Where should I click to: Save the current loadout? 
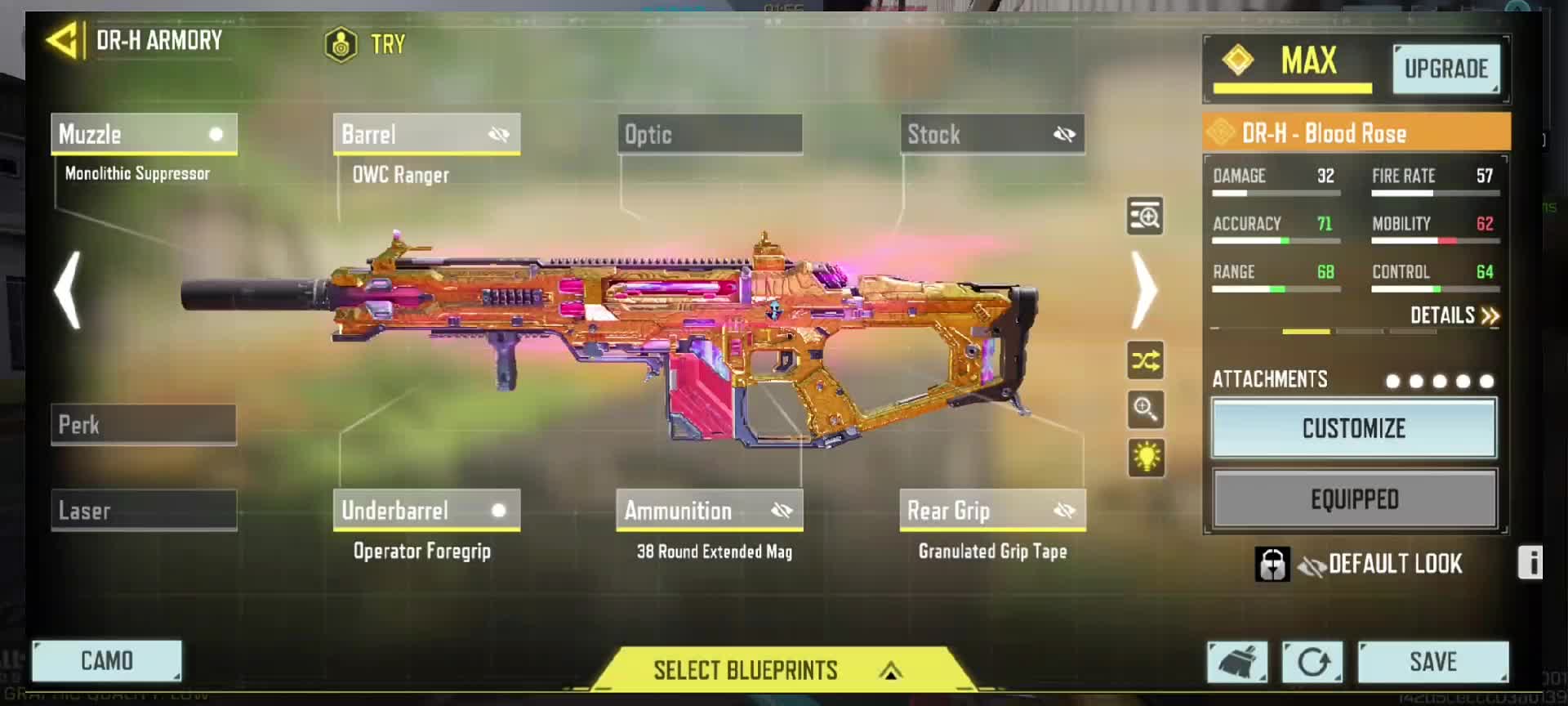point(1432,661)
